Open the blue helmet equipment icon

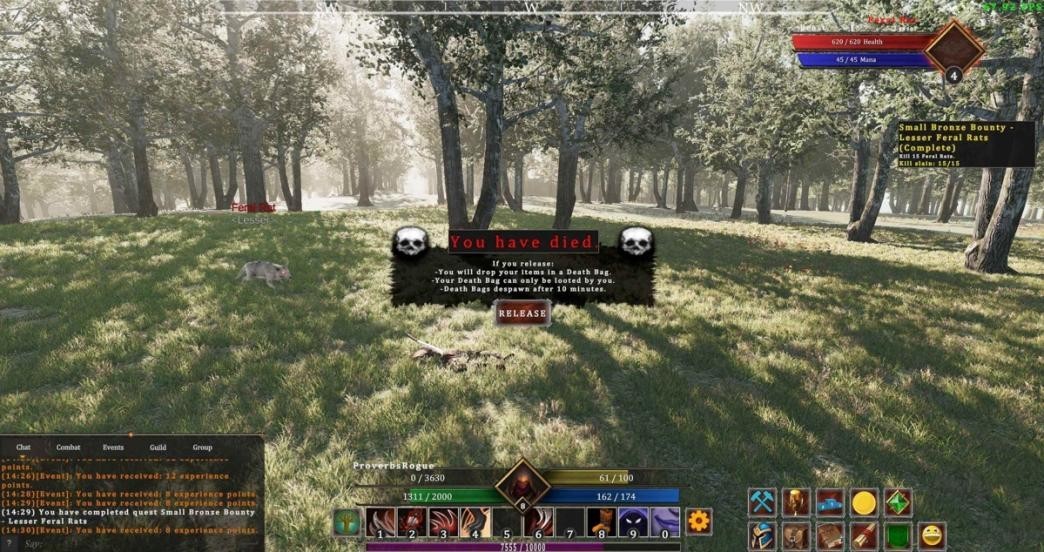click(763, 536)
